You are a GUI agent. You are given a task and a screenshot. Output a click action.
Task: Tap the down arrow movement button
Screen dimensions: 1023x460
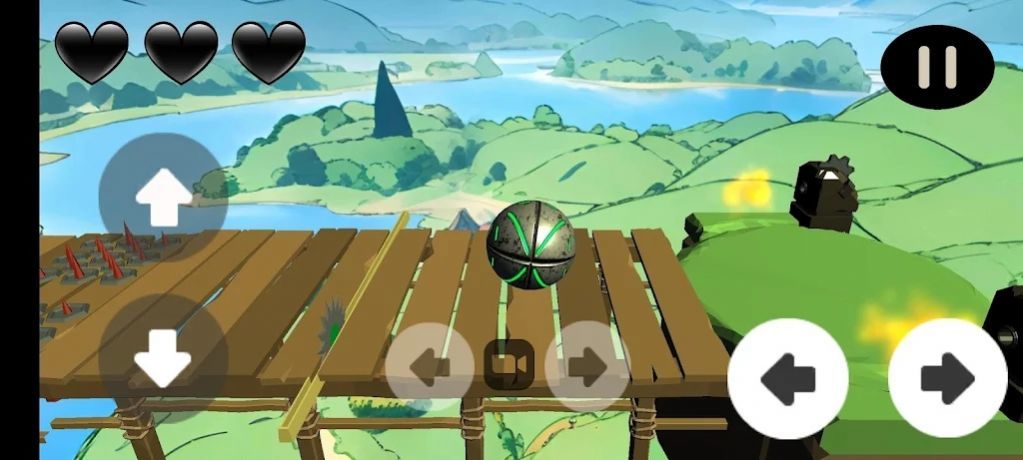163,358
